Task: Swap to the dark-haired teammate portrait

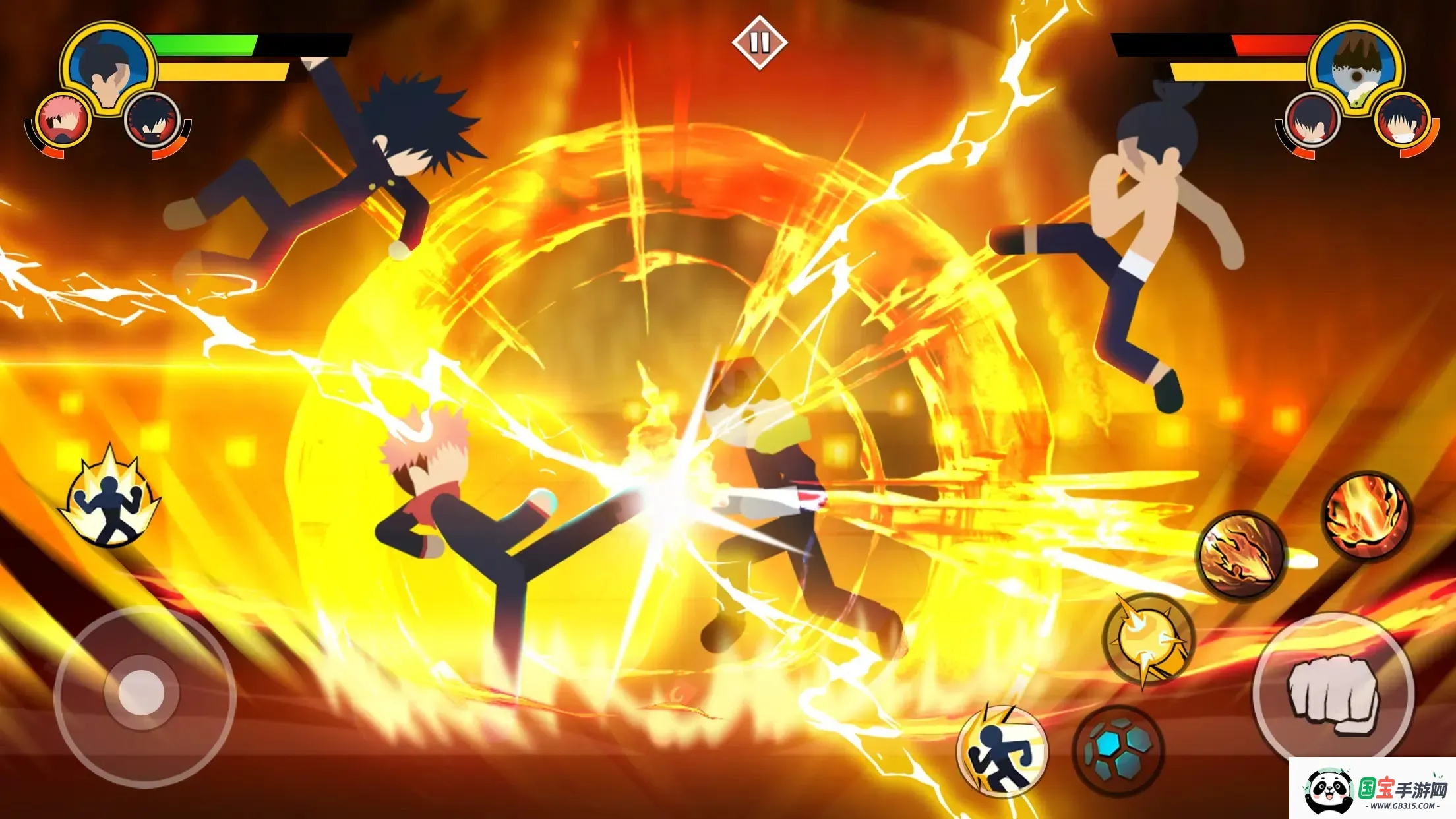Action: coord(152,121)
